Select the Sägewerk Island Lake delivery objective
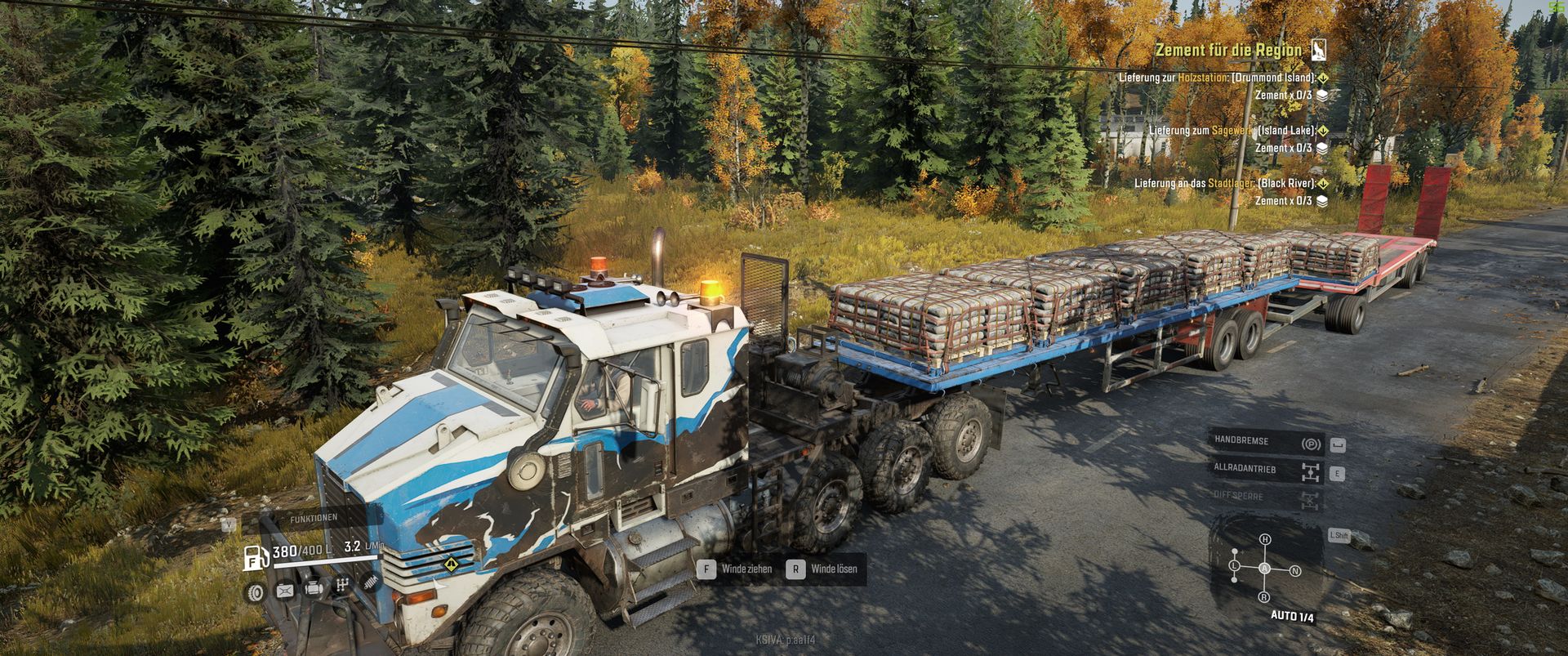Screen dimensions: 1568x656 (1232, 131)
